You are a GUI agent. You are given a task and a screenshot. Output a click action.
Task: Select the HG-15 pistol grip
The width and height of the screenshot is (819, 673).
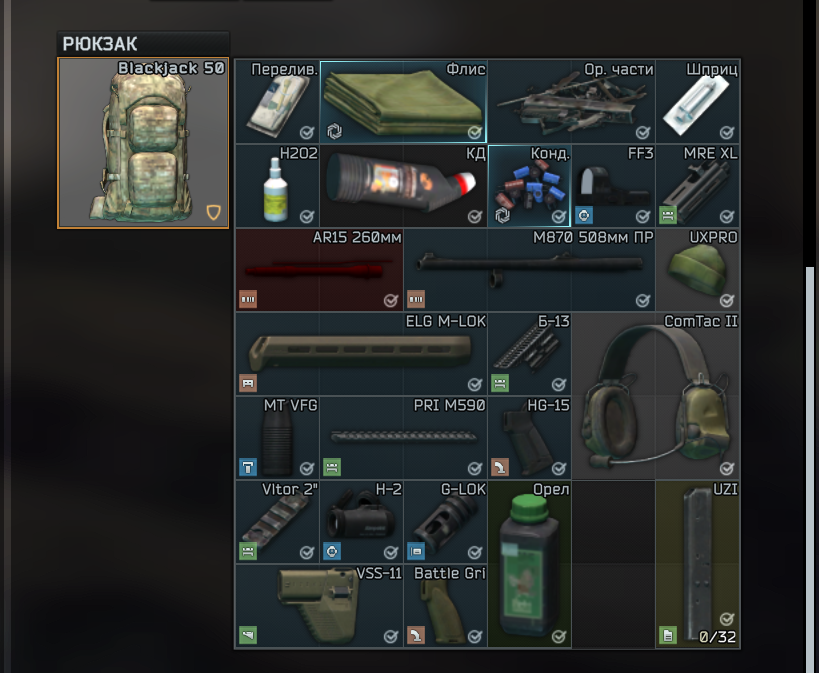(529, 438)
